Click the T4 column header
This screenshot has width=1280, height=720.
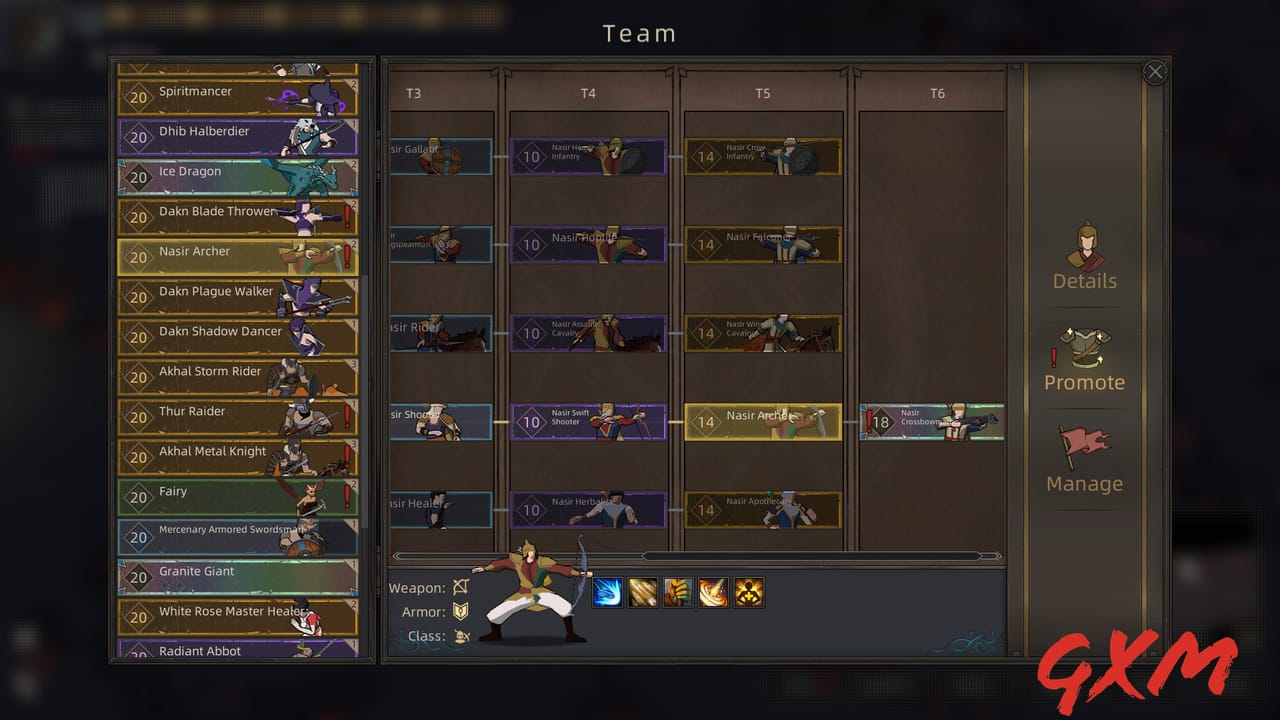point(589,93)
